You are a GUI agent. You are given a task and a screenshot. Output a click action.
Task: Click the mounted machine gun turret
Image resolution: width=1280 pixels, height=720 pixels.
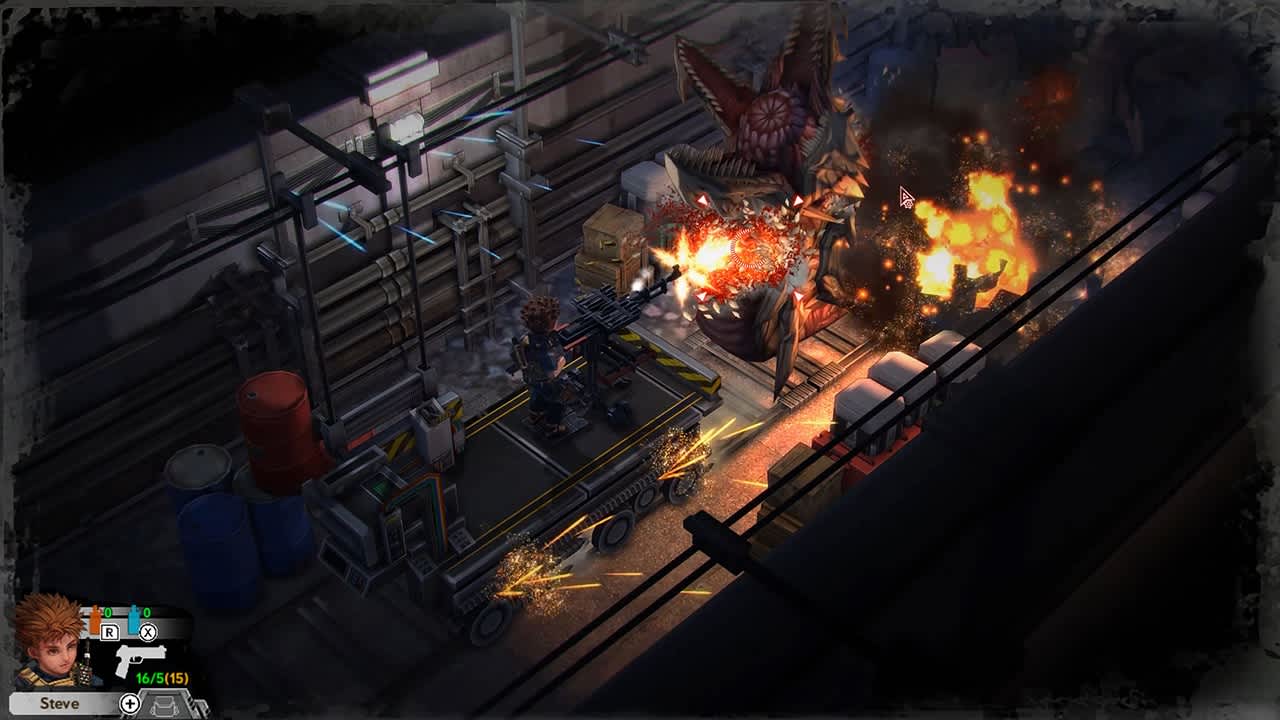pyautogui.click(x=600, y=320)
